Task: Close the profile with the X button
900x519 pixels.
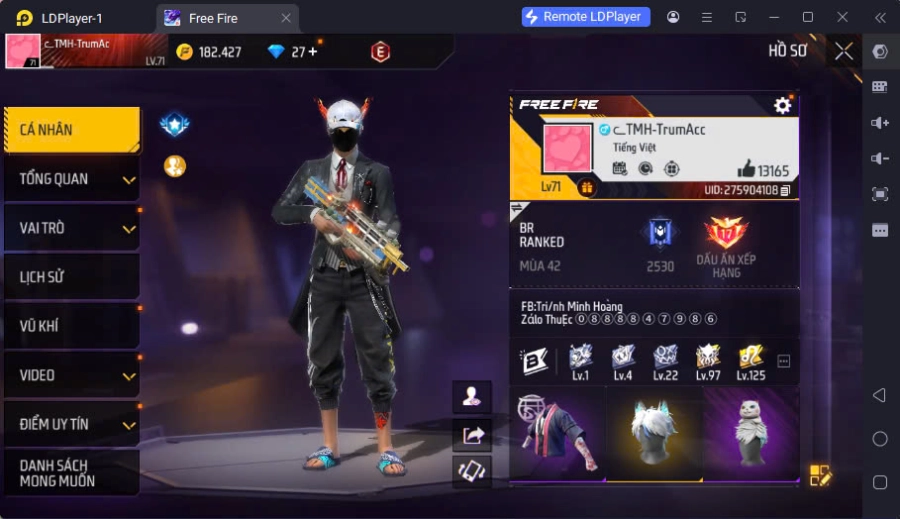Action: [x=844, y=51]
